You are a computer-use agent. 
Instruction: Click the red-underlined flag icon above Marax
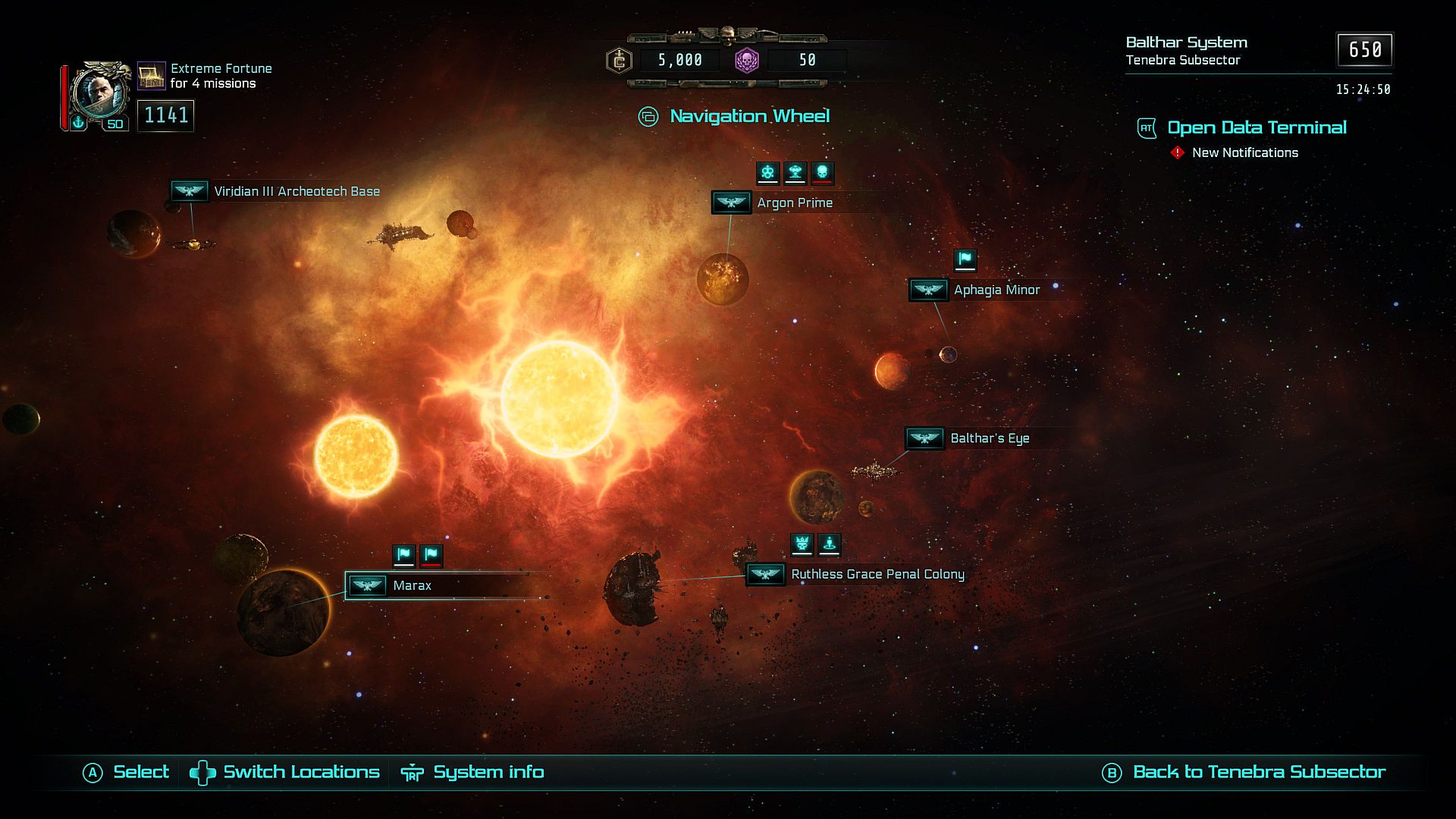pyautogui.click(x=431, y=555)
